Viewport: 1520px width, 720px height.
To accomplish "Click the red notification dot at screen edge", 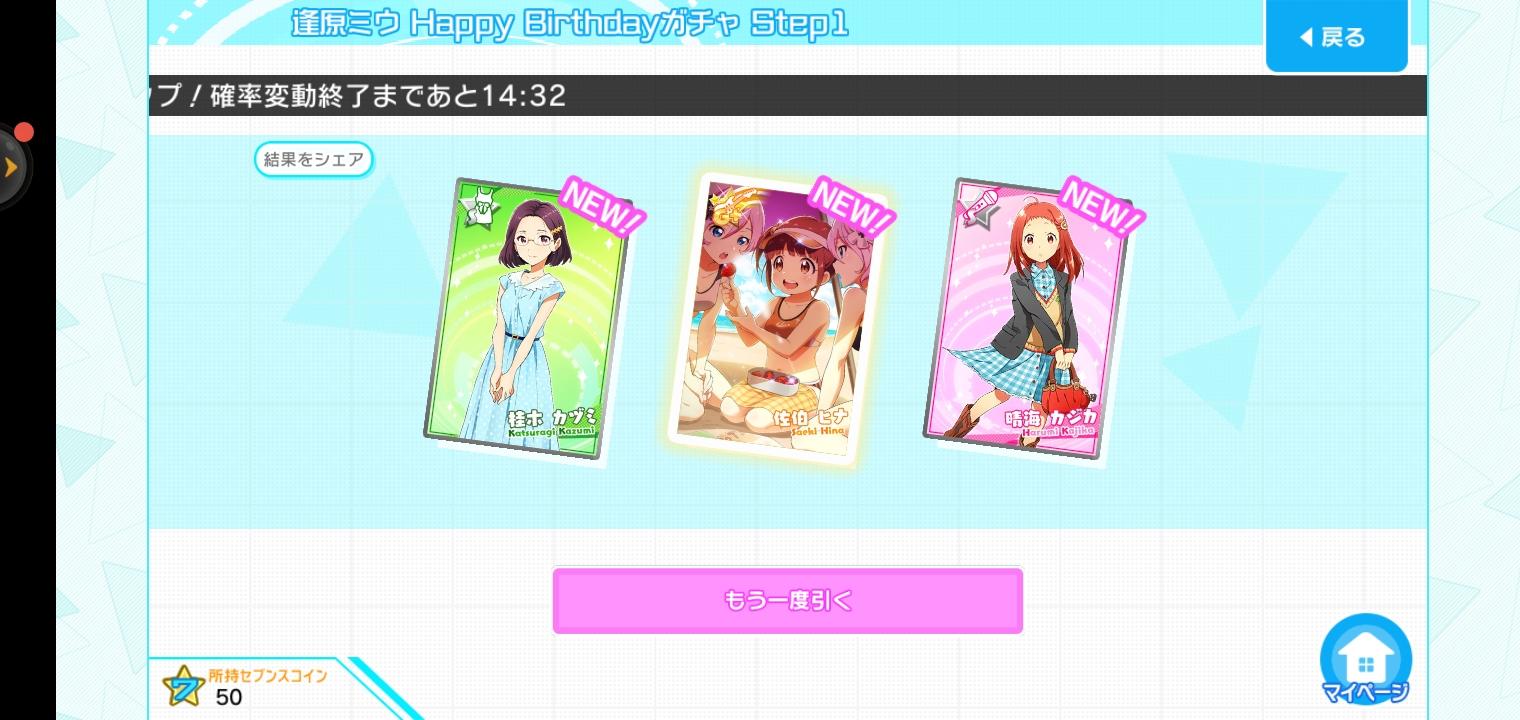I will [x=24, y=131].
